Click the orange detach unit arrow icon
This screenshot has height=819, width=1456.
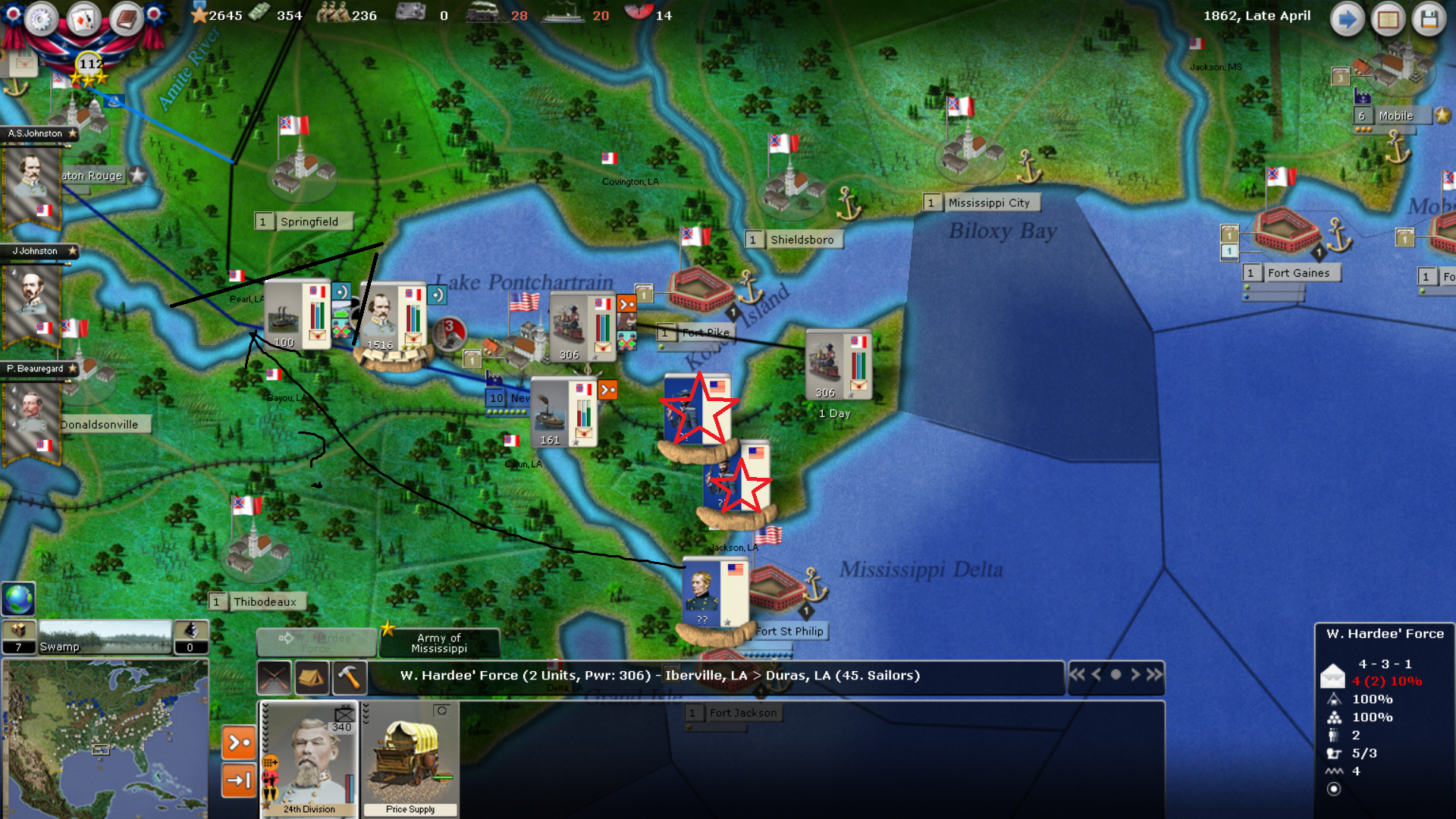point(238,743)
